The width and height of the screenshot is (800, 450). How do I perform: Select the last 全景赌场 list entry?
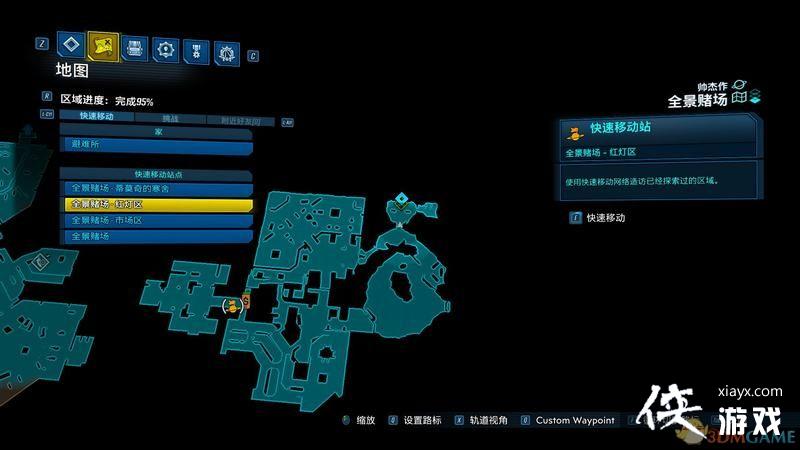[155, 236]
